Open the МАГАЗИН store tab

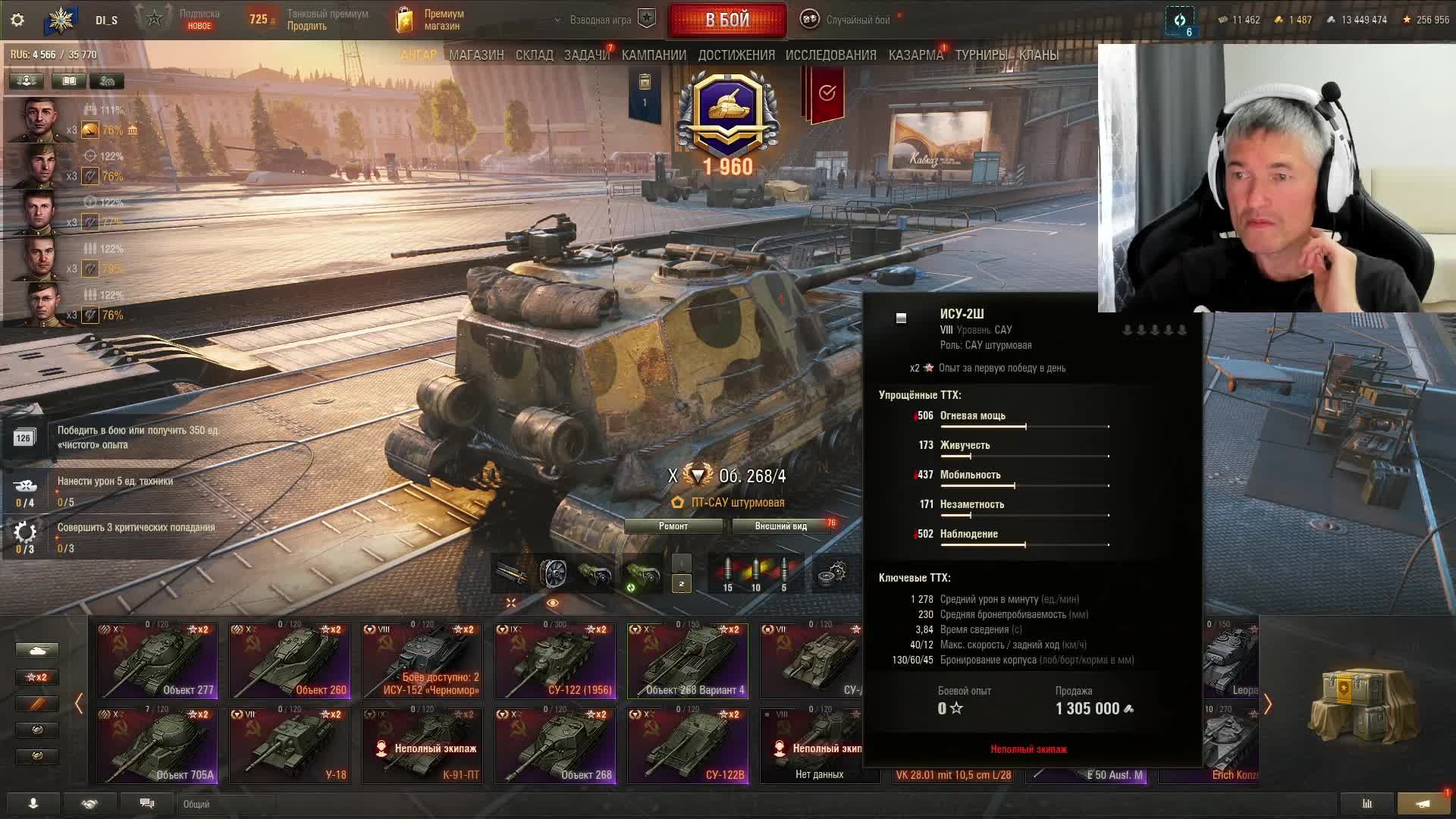tap(476, 55)
